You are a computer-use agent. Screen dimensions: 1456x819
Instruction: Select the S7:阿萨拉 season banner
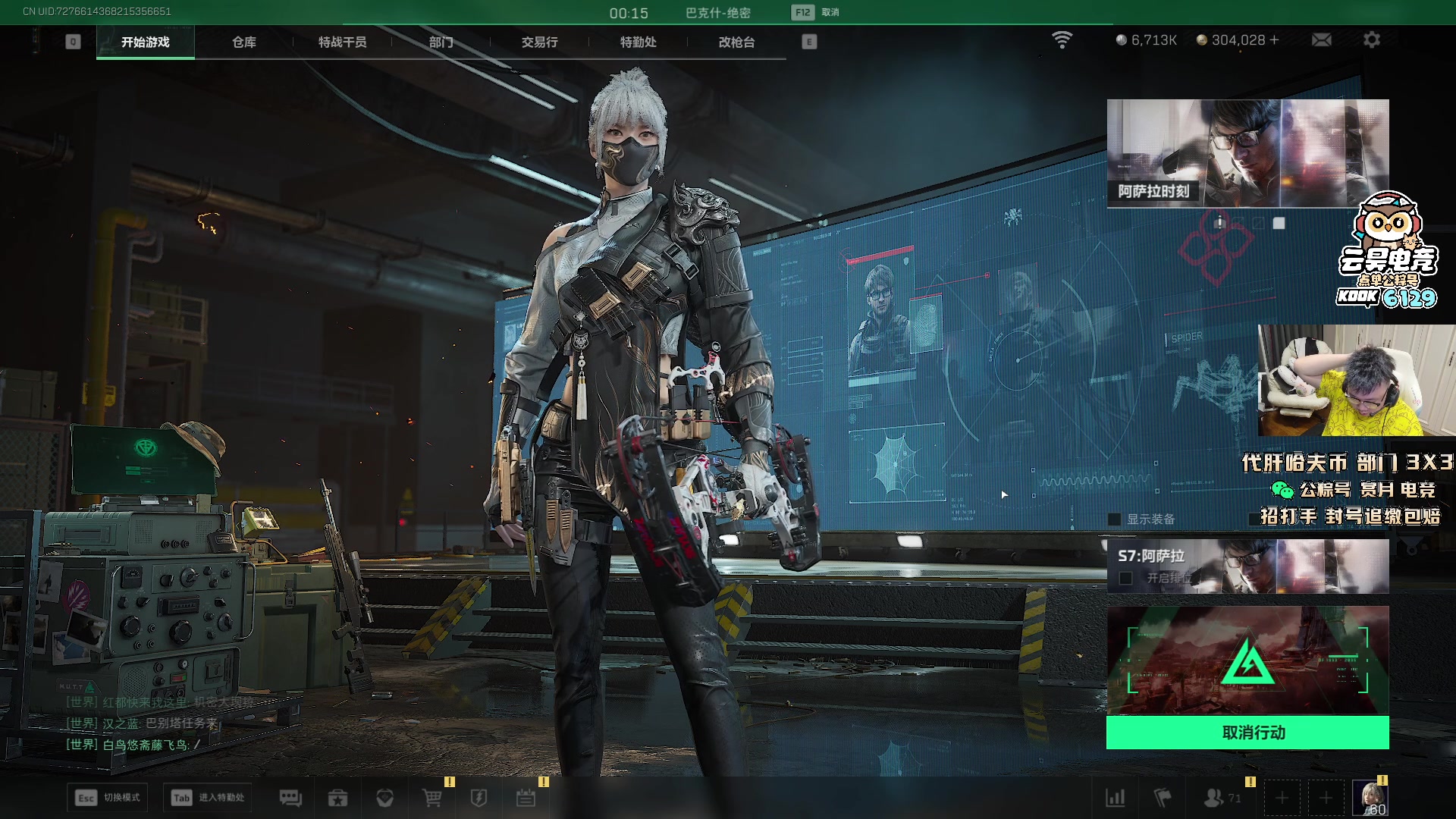click(1247, 566)
